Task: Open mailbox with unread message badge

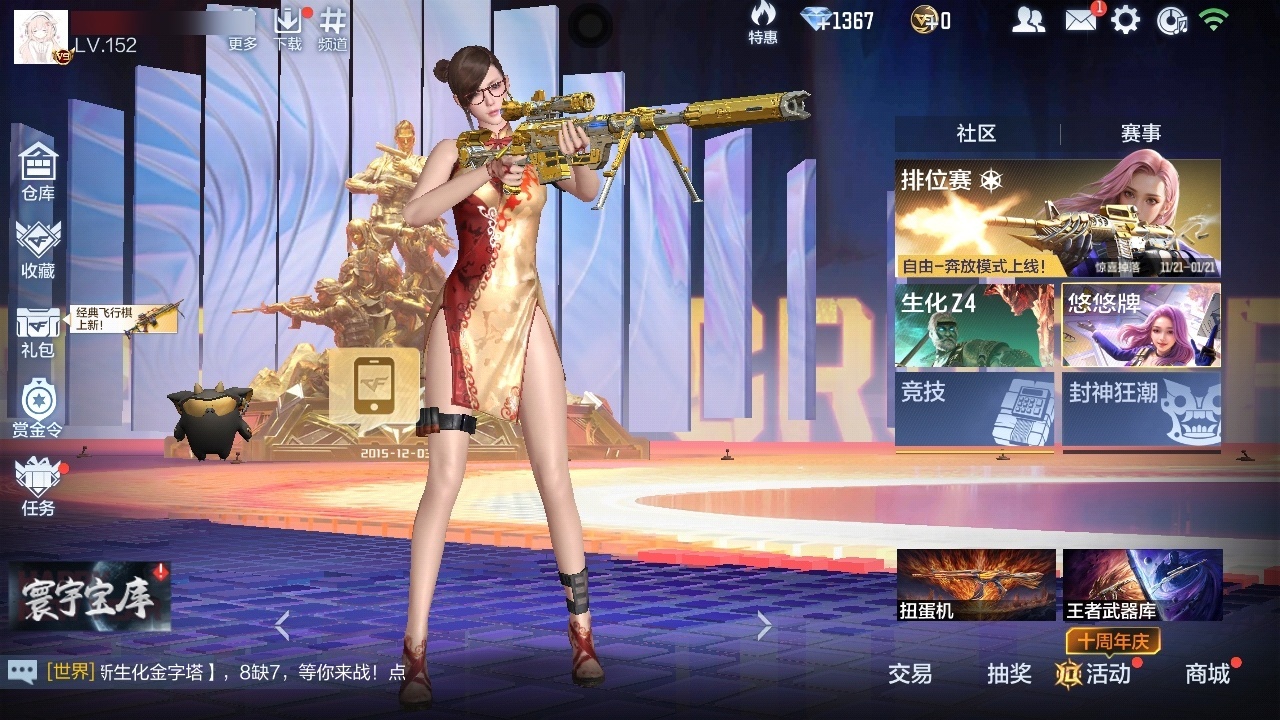Action: click(x=1081, y=18)
